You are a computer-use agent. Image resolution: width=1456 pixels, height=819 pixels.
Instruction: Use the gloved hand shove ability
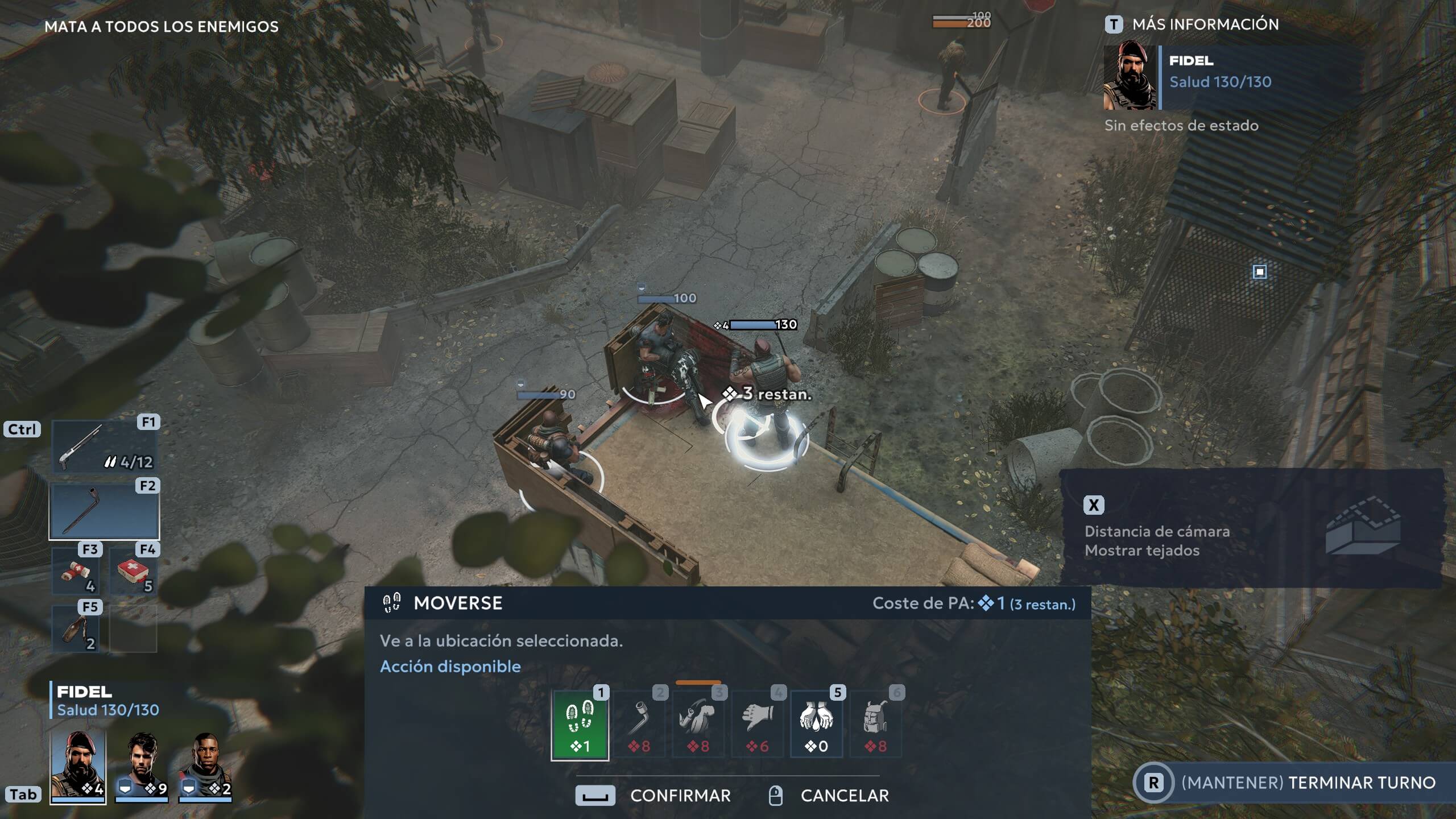coord(758,725)
